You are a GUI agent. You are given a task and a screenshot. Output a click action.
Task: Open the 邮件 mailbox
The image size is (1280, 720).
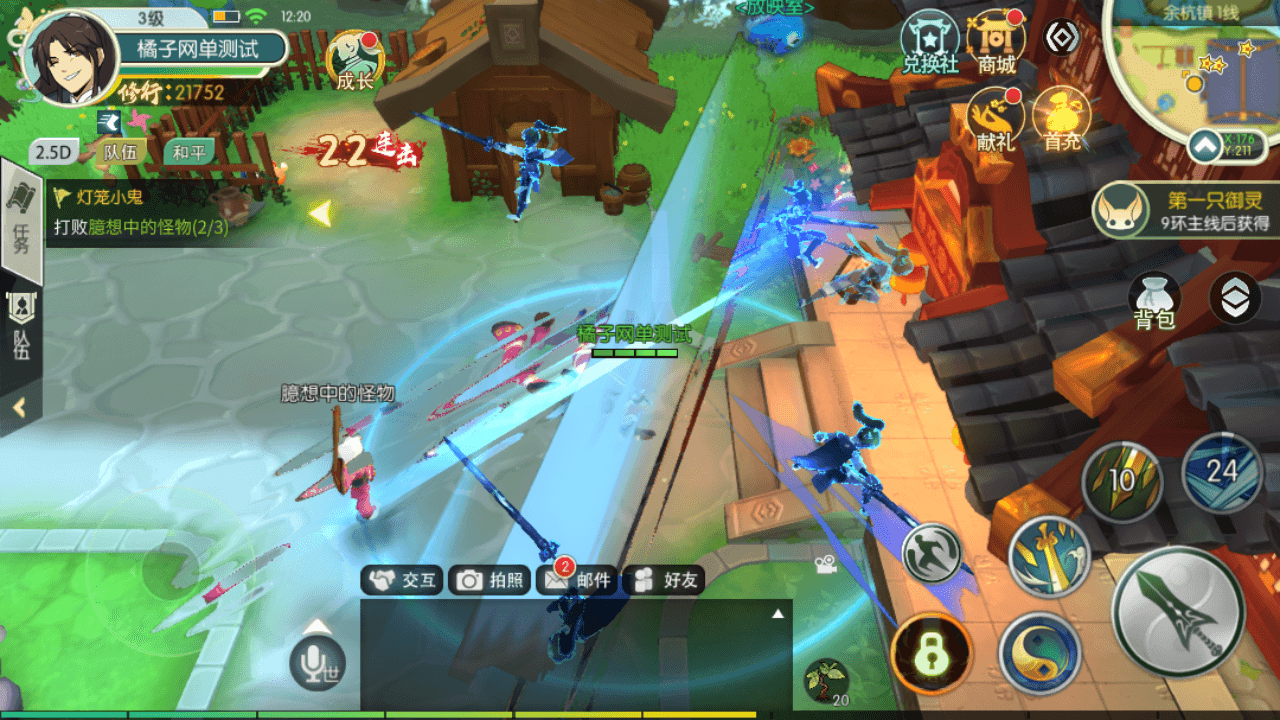[x=576, y=580]
